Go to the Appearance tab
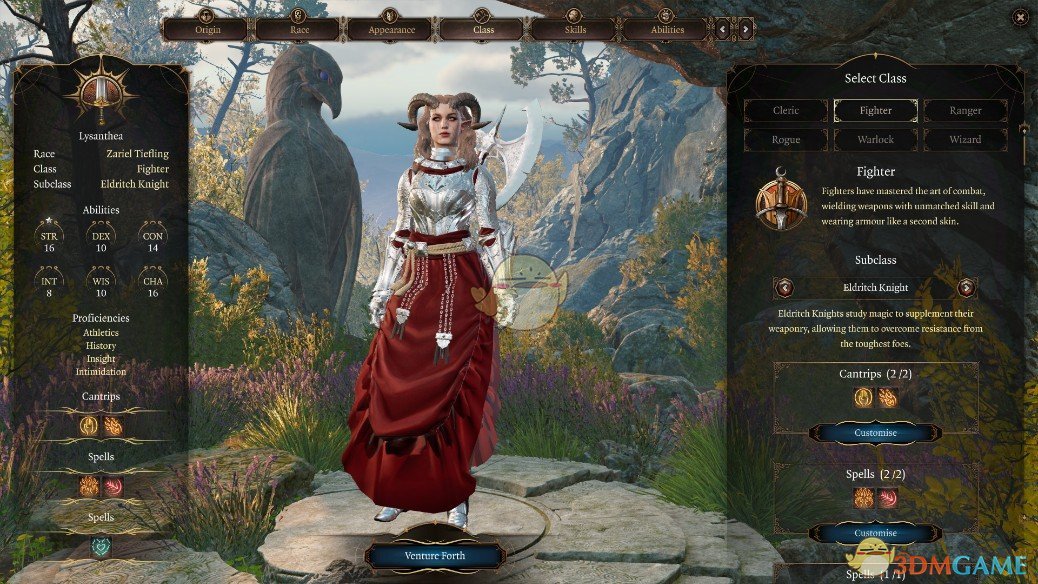 pyautogui.click(x=391, y=29)
